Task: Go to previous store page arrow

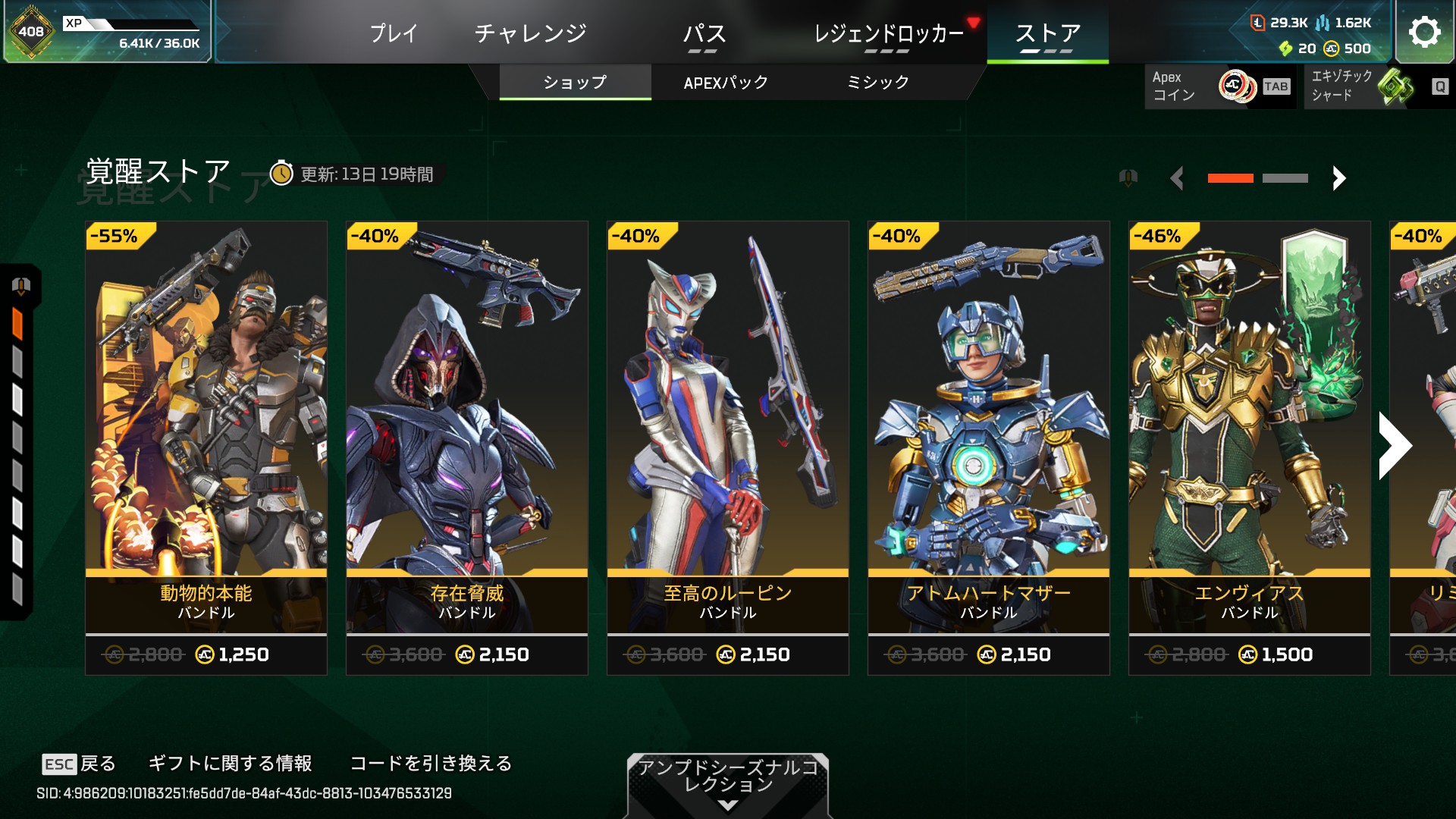Action: (x=1177, y=179)
